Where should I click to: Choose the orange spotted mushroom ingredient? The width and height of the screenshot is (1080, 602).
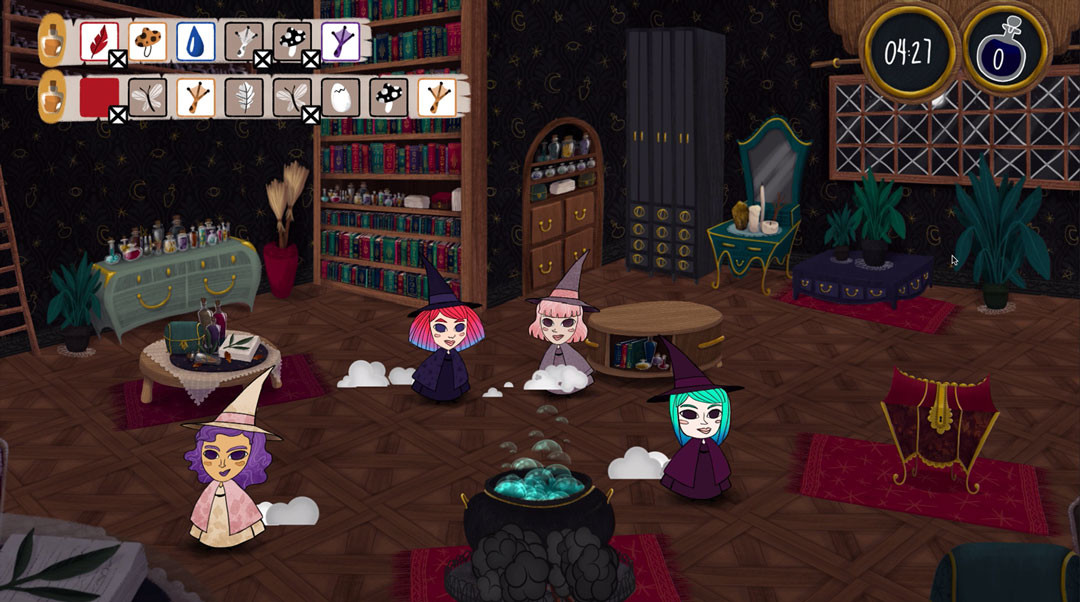point(148,42)
